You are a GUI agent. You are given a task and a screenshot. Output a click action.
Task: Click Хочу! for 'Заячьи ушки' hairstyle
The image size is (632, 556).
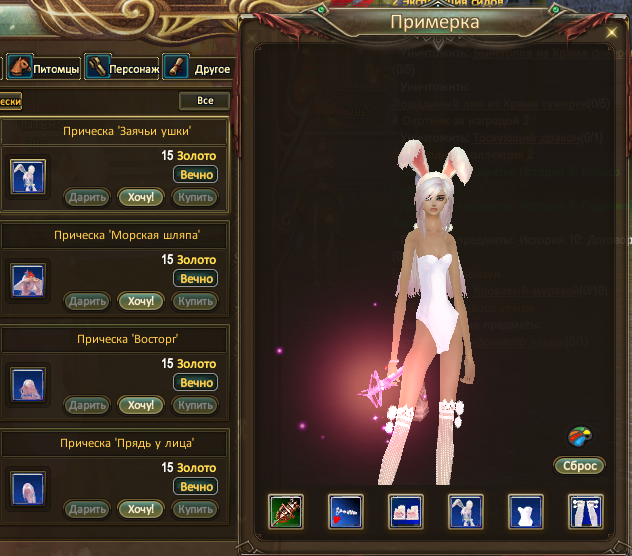pos(140,196)
